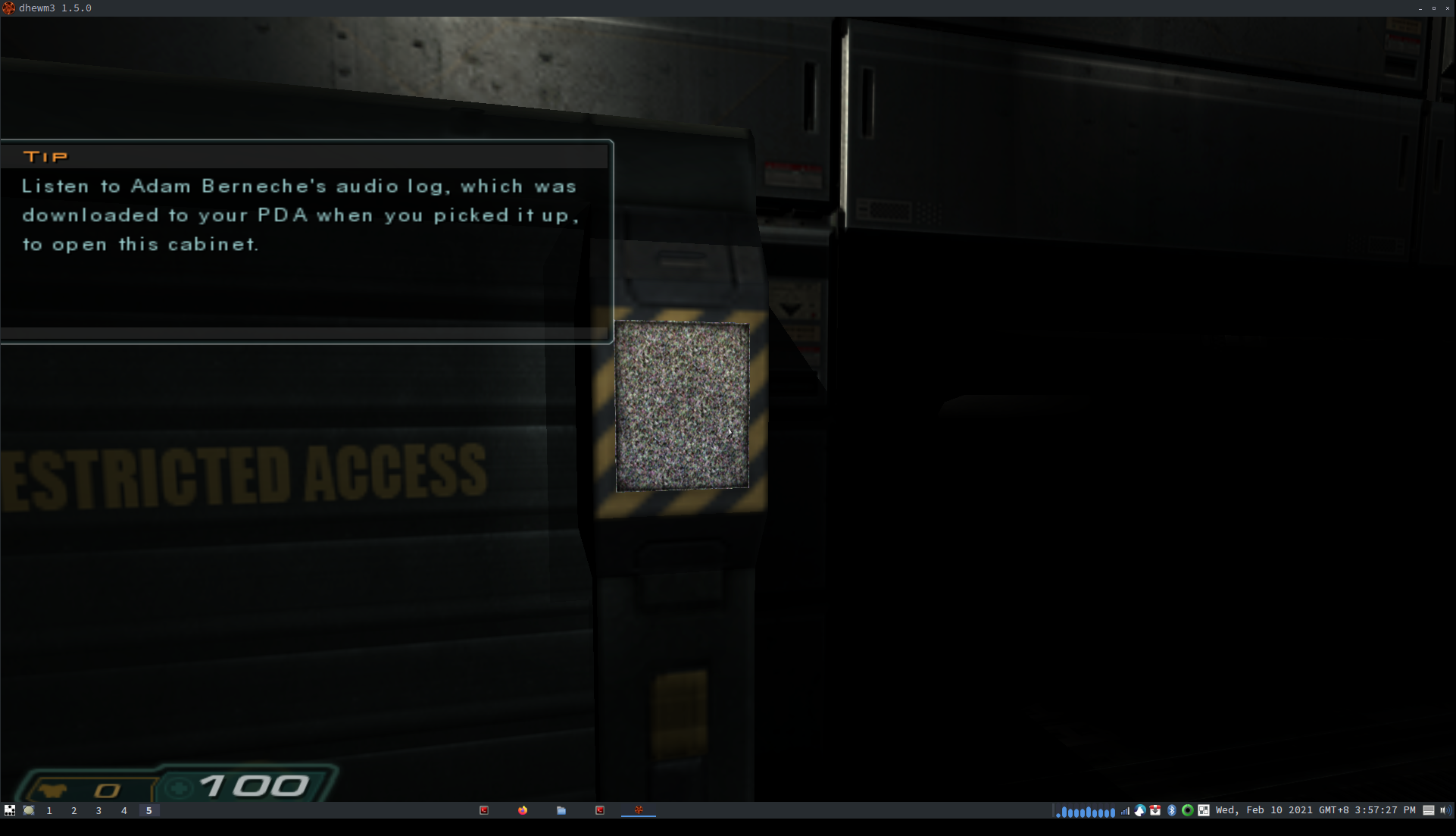The width and height of the screenshot is (1456, 836).
Task: Click the blue CPU activity meter in tray
Action: [1085, 811]
